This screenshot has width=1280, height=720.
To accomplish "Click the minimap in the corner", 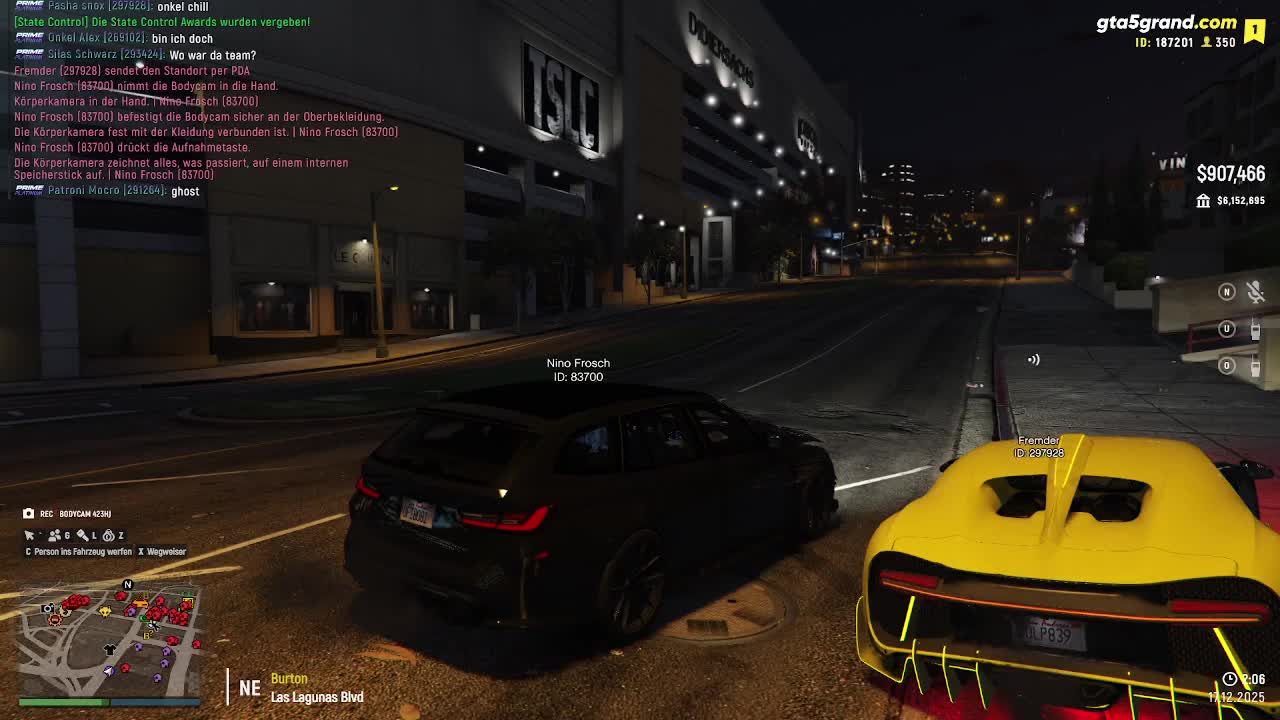I will (108, 638).
